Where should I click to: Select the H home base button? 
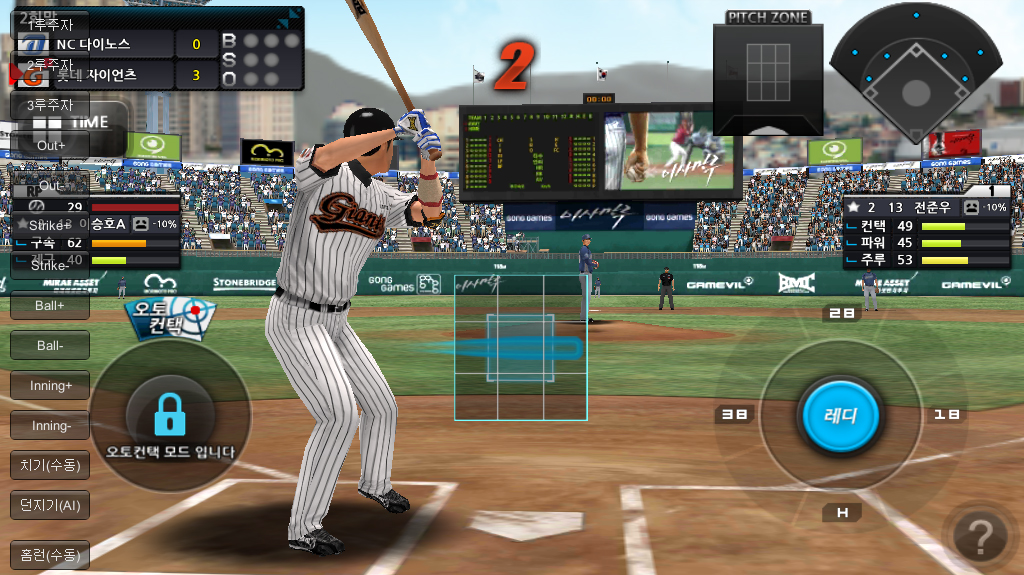click(841, 513)
